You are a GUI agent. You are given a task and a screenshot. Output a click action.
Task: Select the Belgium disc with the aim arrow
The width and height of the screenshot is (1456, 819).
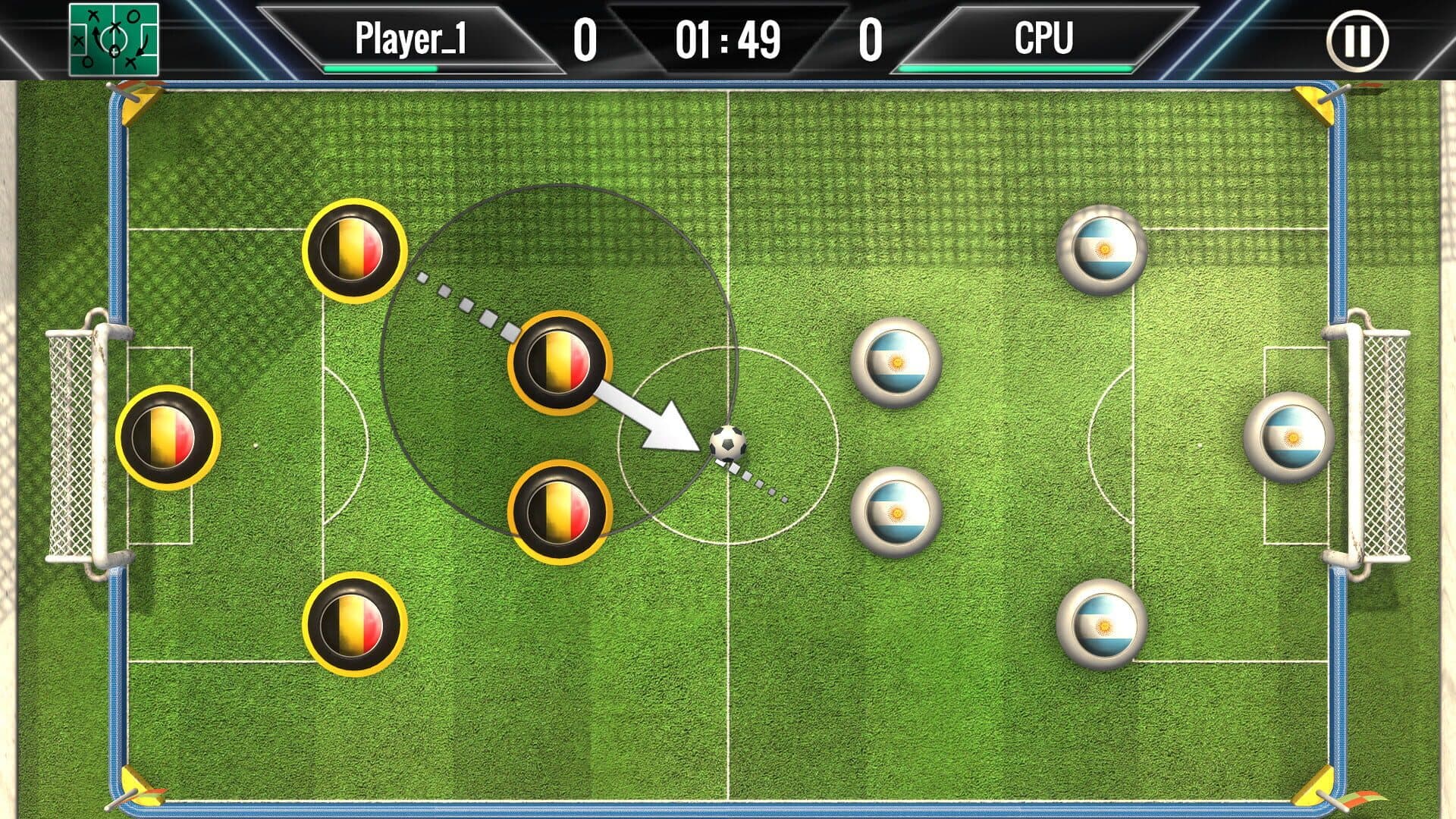pyautogui.click(x=560, y=362)
